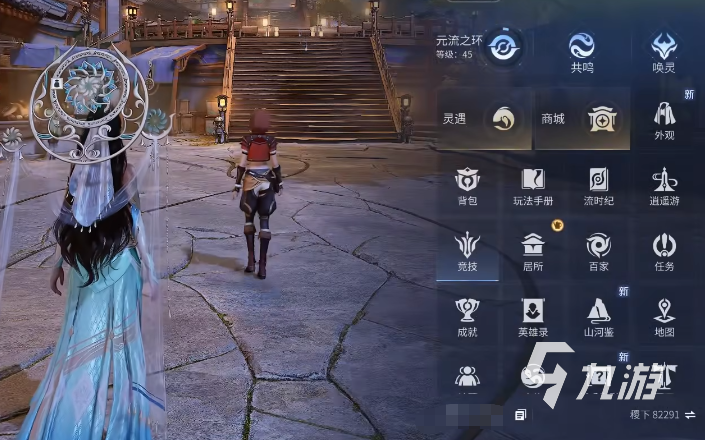Screen dimensions: 705x440
Task: Open the 共鸣 resonance menu
Action: click(x=581, y=51)
